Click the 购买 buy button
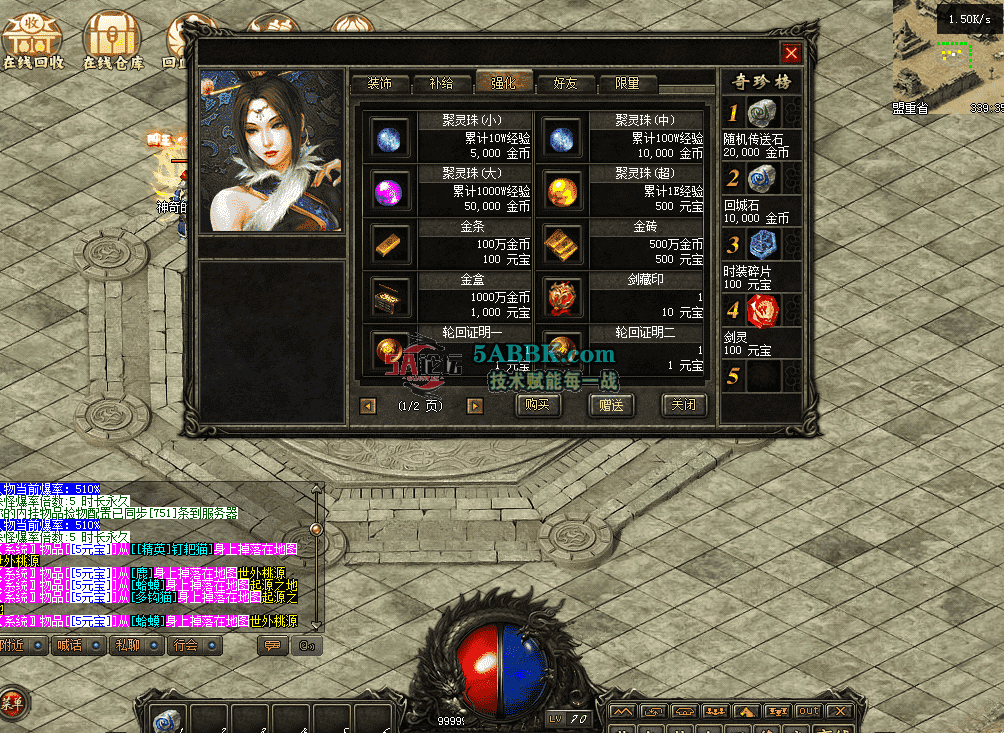Screen dimensions: 1004x733 coord(538,405)
